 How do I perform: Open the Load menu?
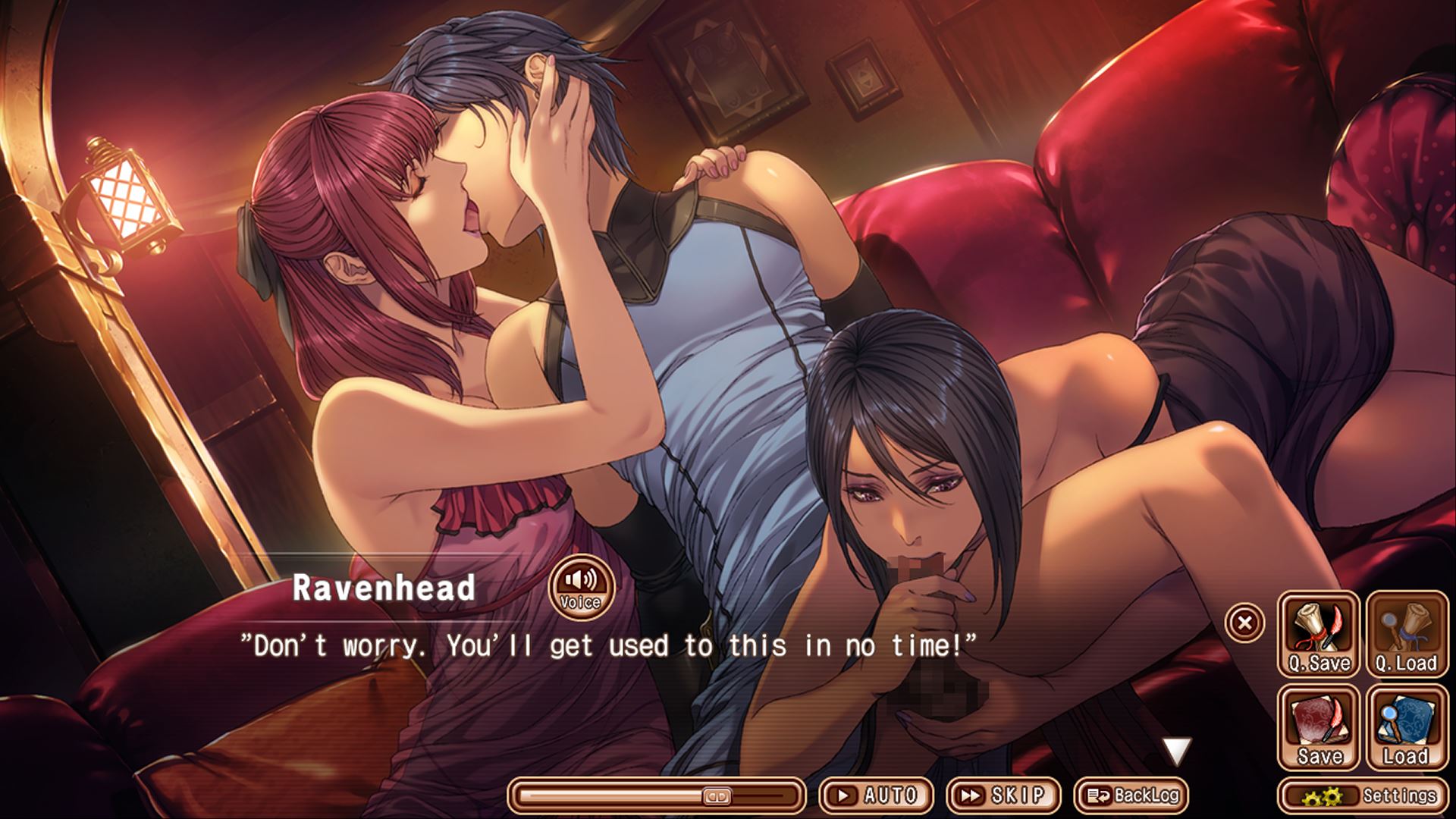pos(1407,727)
